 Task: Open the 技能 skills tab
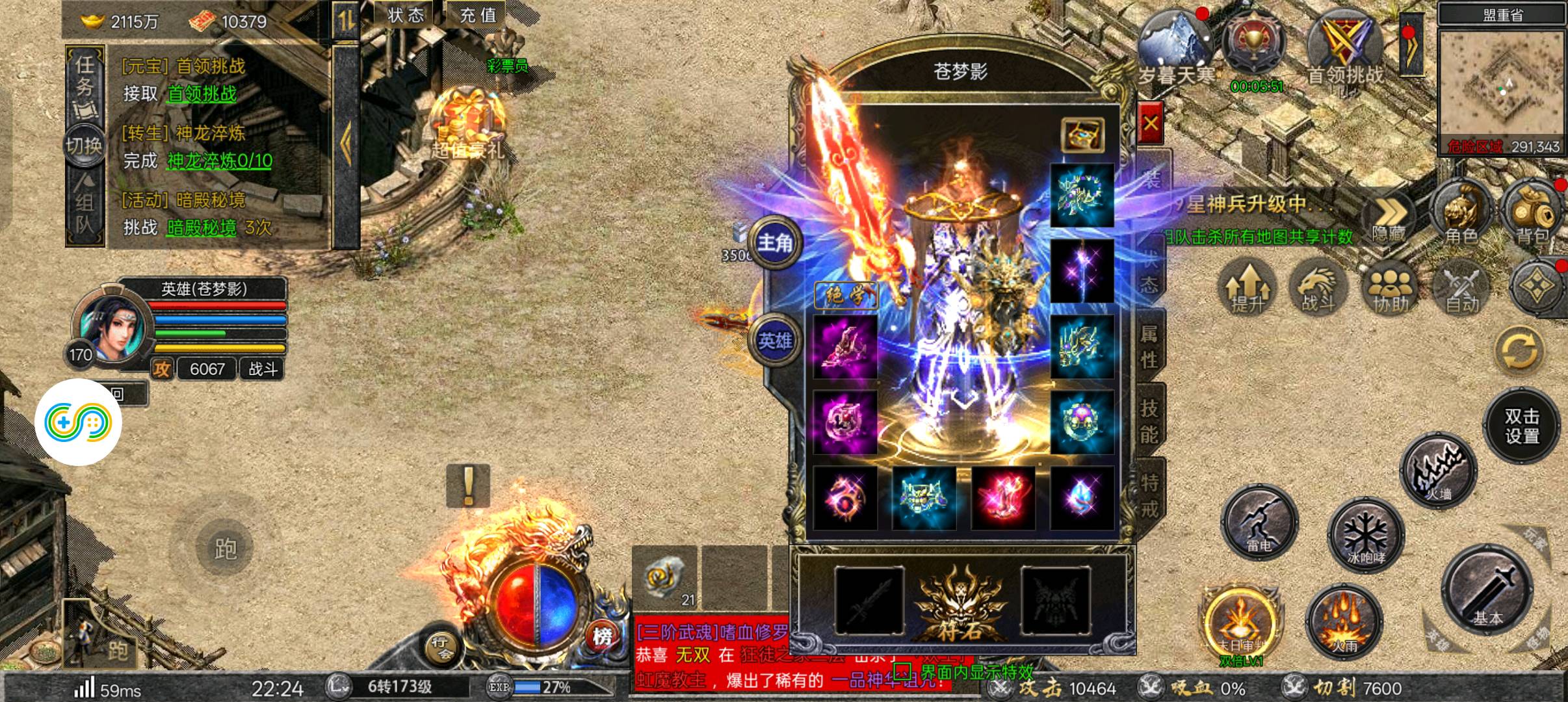coord(1149,421)
